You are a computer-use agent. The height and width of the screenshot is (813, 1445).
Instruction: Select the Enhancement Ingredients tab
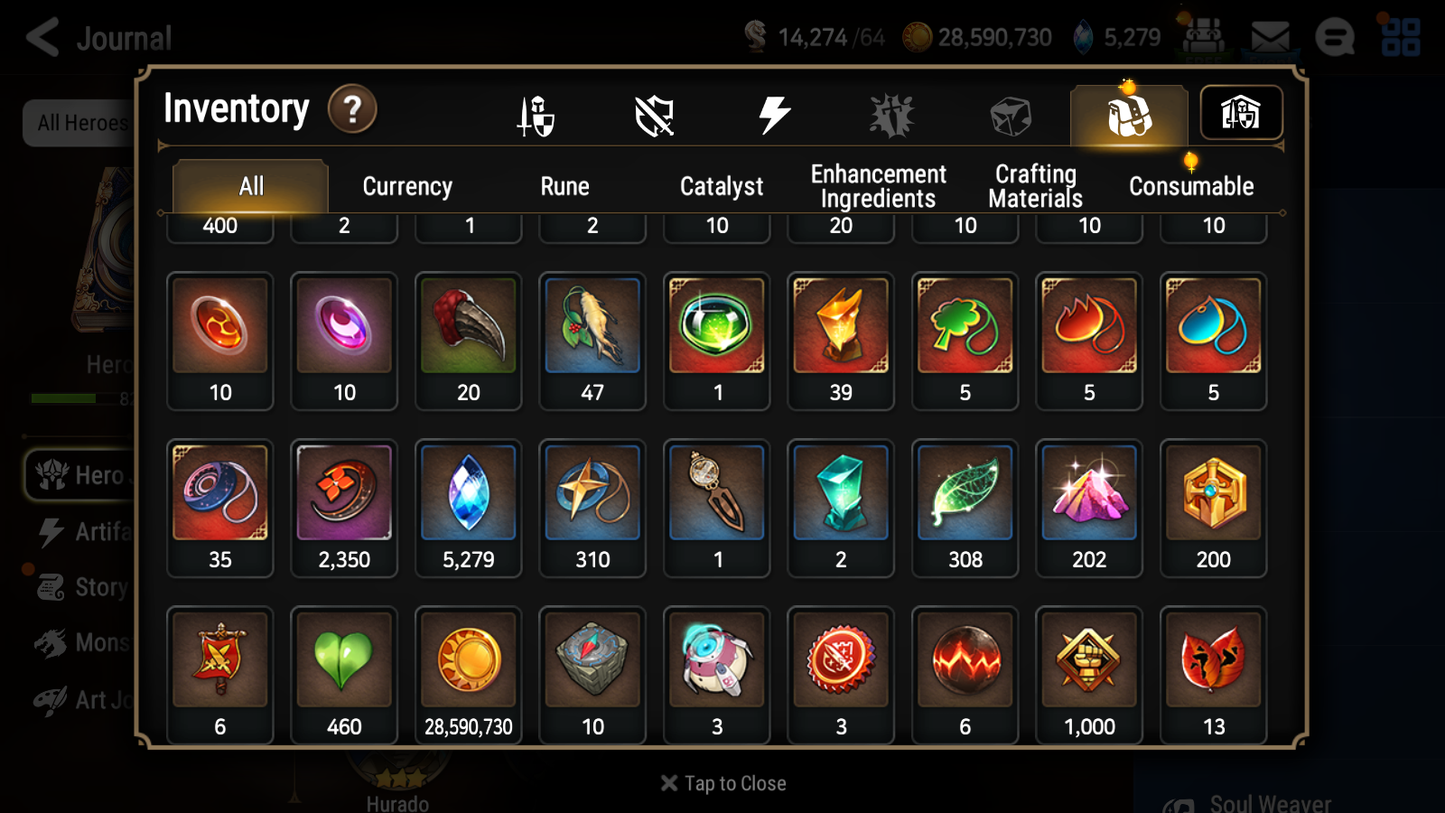(877, 185)
